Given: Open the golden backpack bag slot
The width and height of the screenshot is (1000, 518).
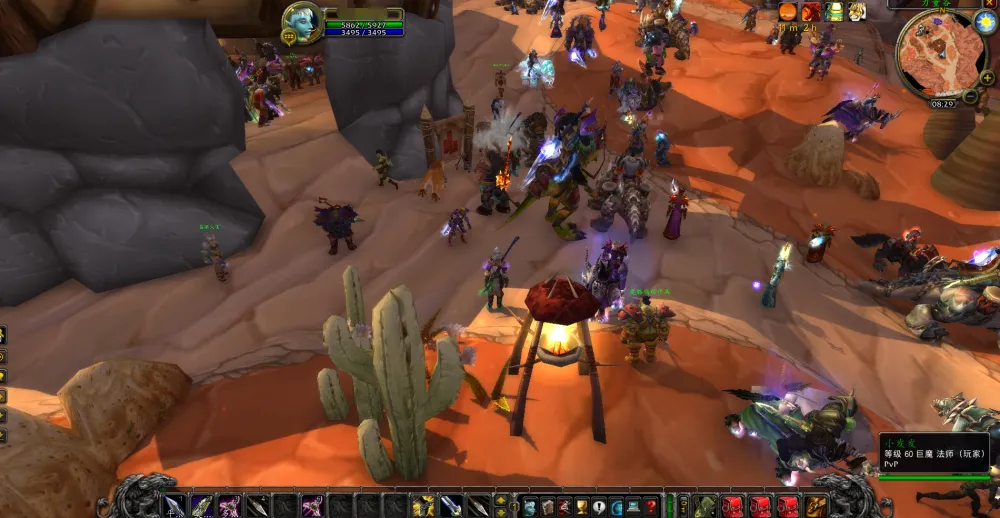Looking at the screenshot, I should point(817,506).
